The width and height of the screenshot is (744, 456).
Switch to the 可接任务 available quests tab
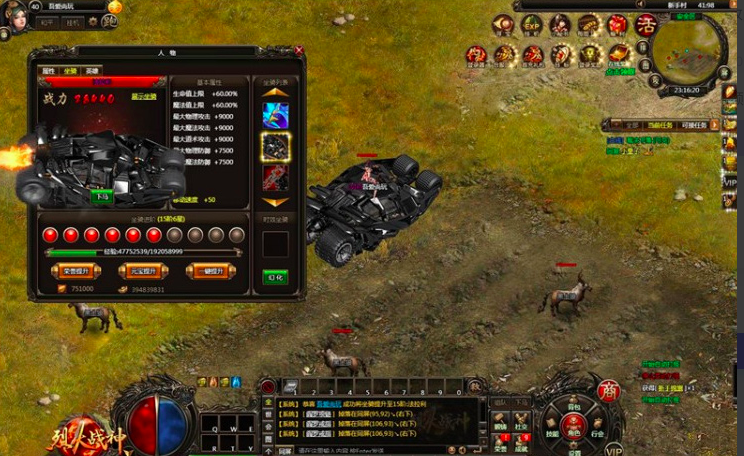point(694,125)
